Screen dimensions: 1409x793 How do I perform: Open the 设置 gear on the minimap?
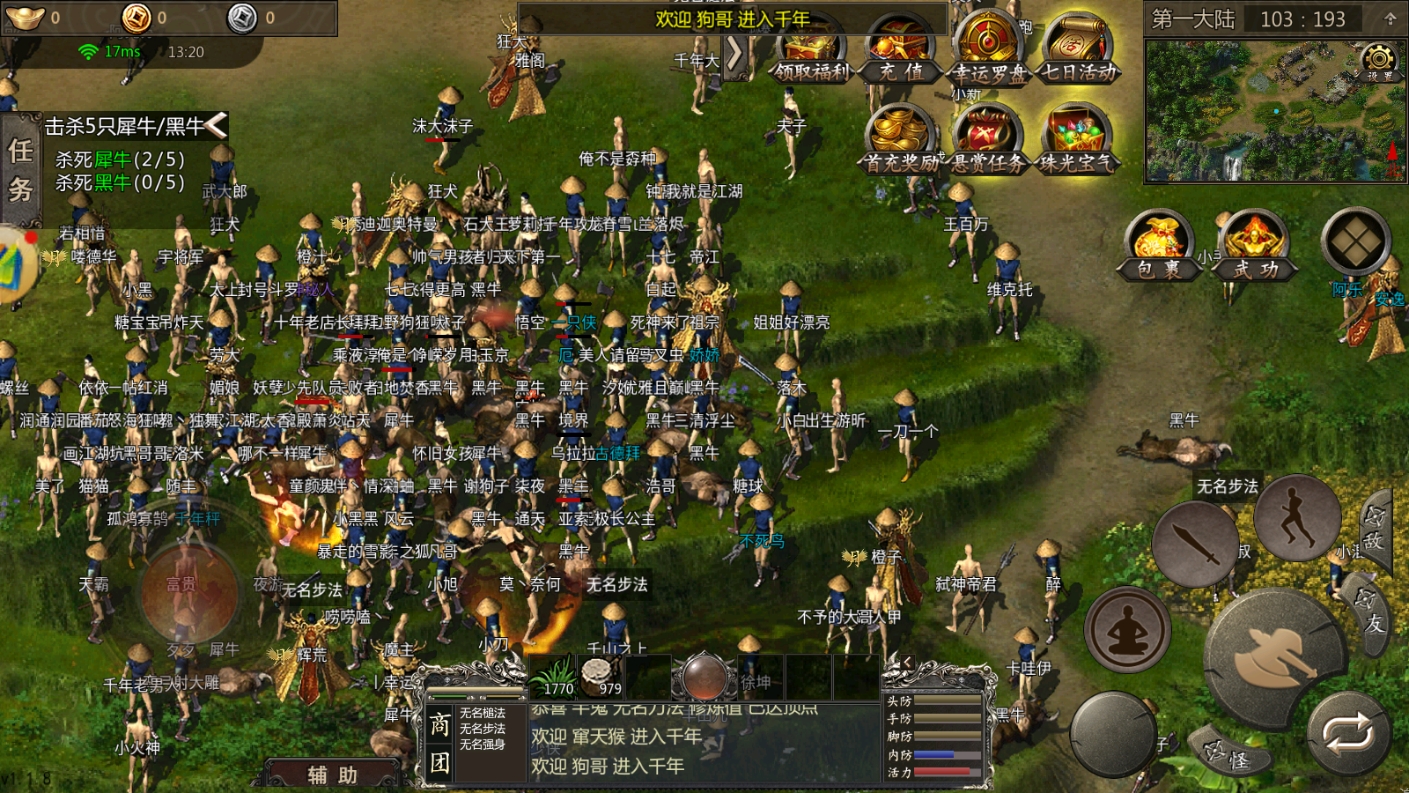(x=1379, y=60)
